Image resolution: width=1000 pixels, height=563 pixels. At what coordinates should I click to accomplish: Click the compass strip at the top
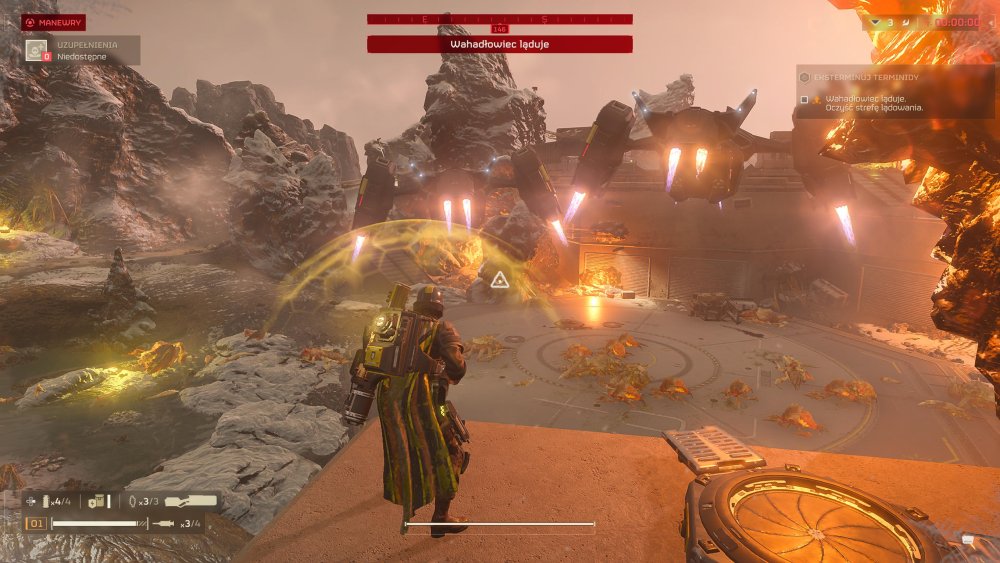click(x=499, y=19)
